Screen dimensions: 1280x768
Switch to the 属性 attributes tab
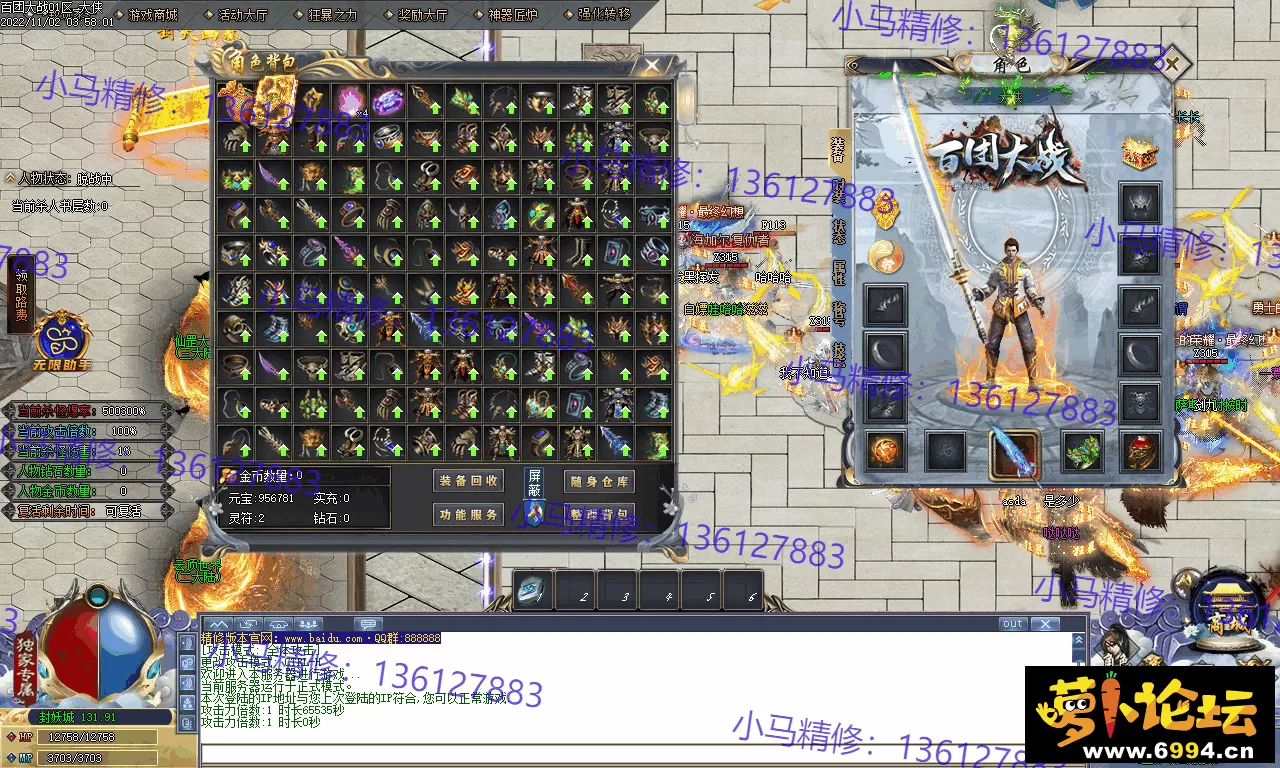click(838, 273)
